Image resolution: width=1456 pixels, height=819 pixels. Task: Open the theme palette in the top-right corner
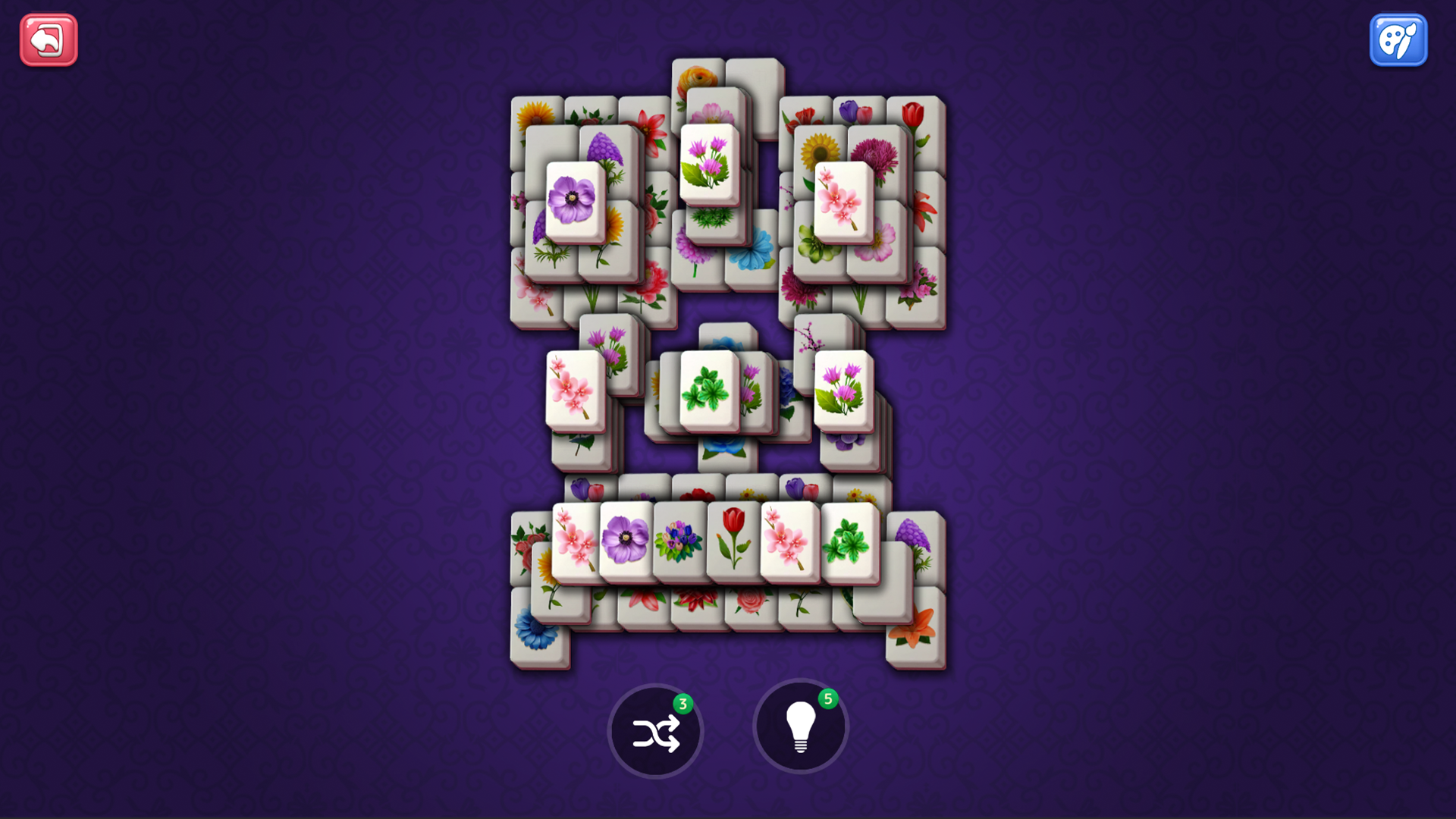coord(1398,39)
